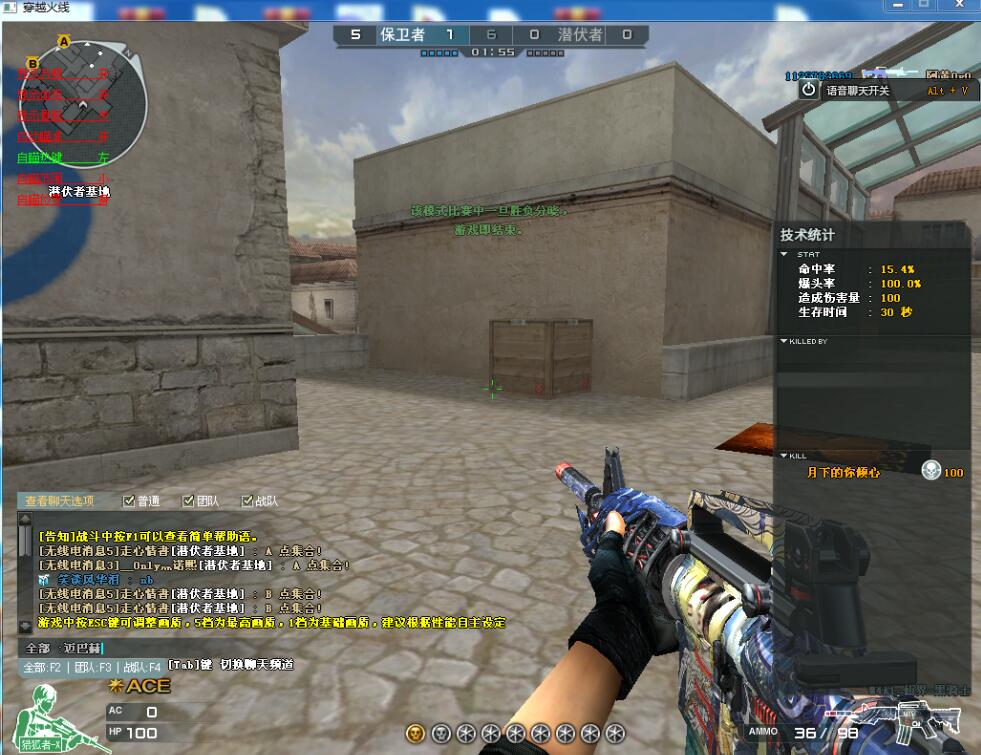The image size is (981, 755).
Task: Click the chat log scroll-up arrow
Action: click(26, 520)
